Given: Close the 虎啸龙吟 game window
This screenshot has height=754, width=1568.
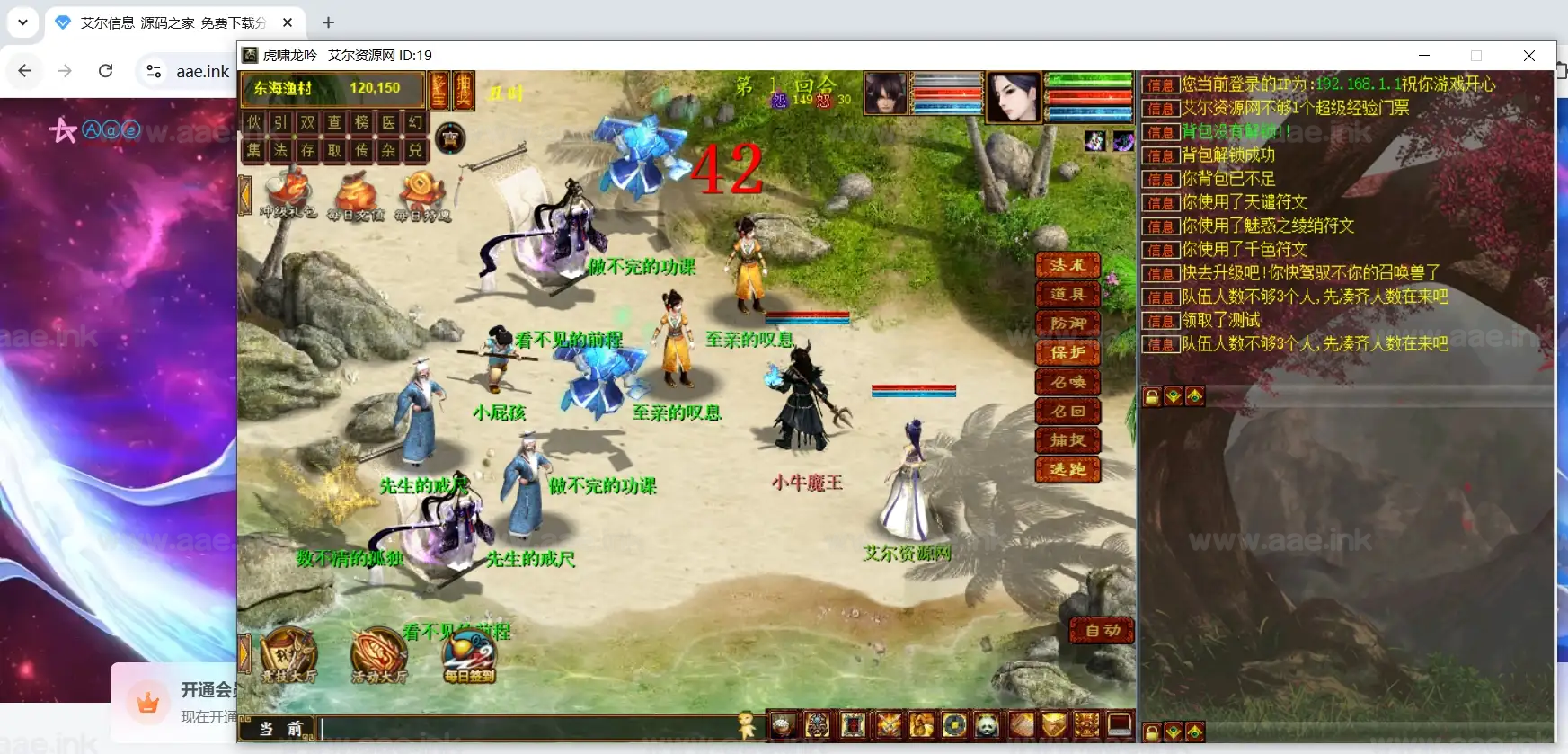Looking at the screenshot, I should (1528, 56).
